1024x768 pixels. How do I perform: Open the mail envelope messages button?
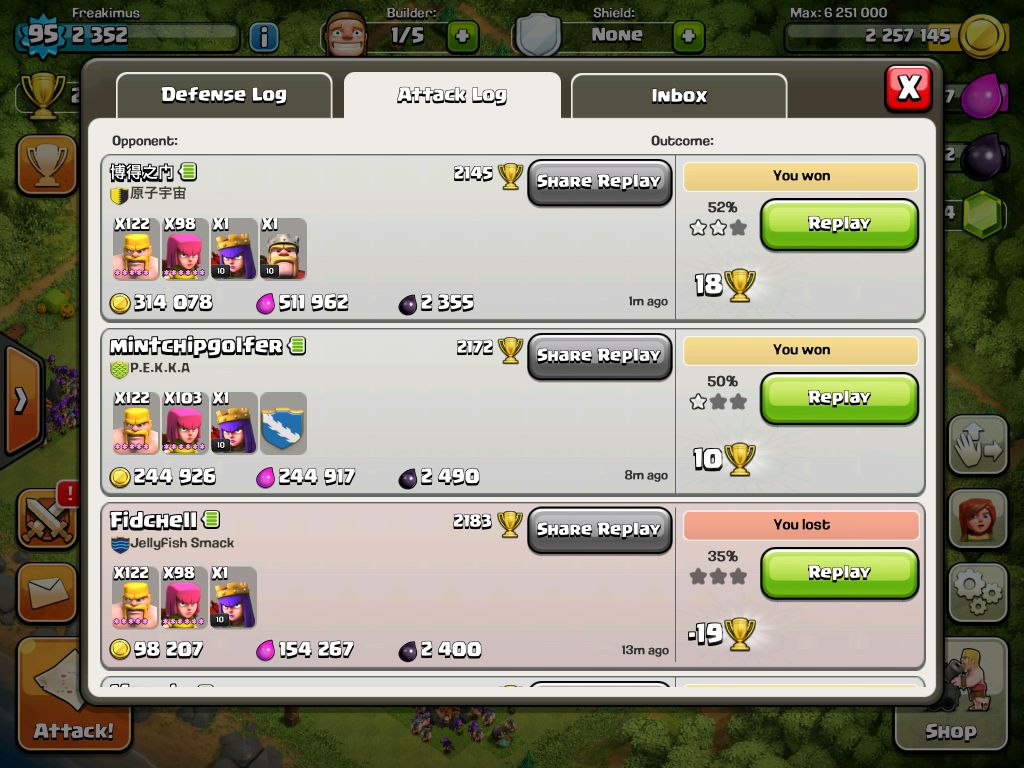46,592
